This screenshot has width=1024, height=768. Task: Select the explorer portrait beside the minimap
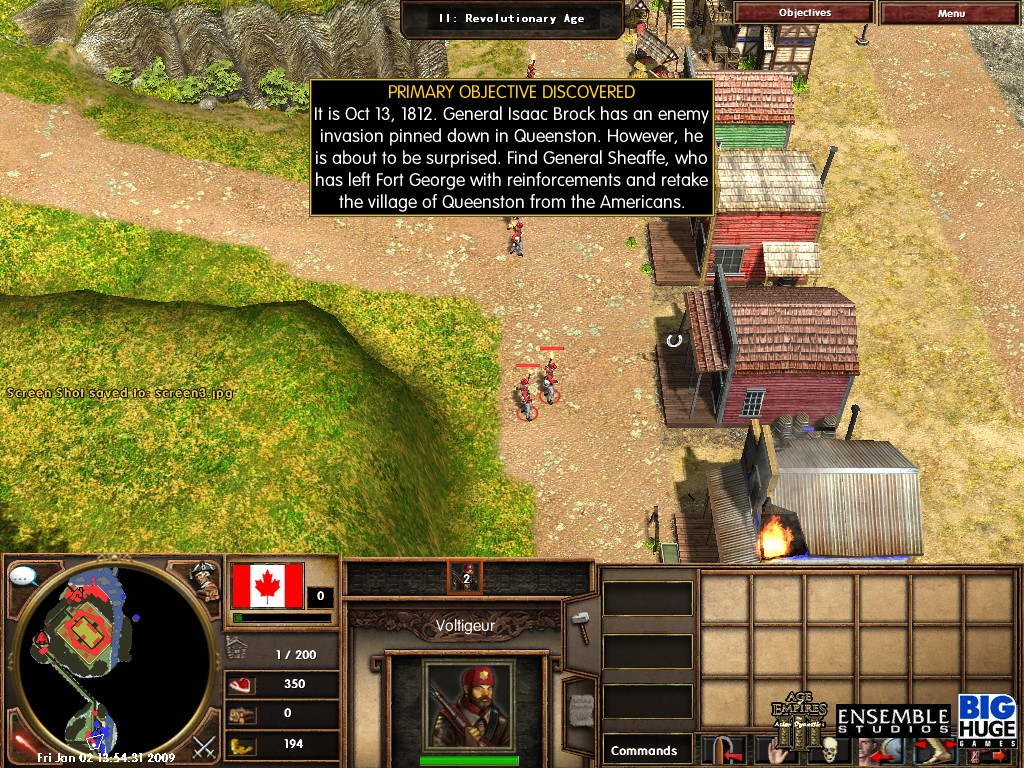point(207,581)
